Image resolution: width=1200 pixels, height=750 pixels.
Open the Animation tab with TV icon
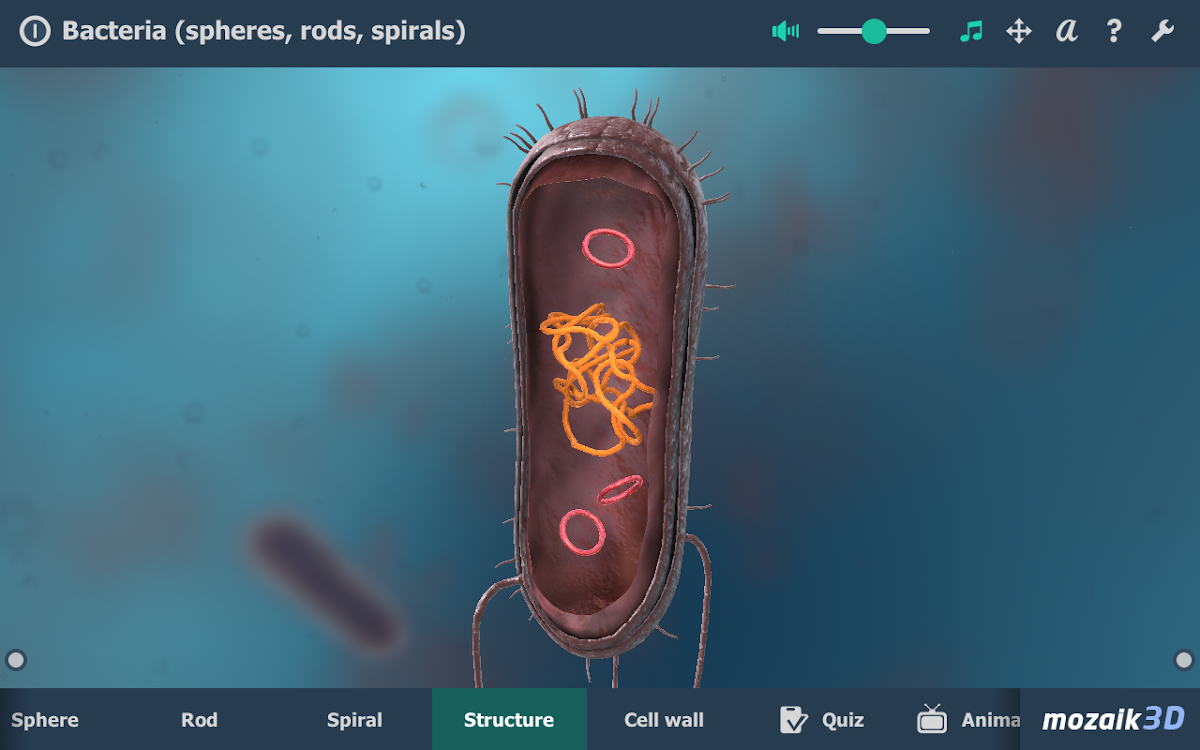(966, 720)
